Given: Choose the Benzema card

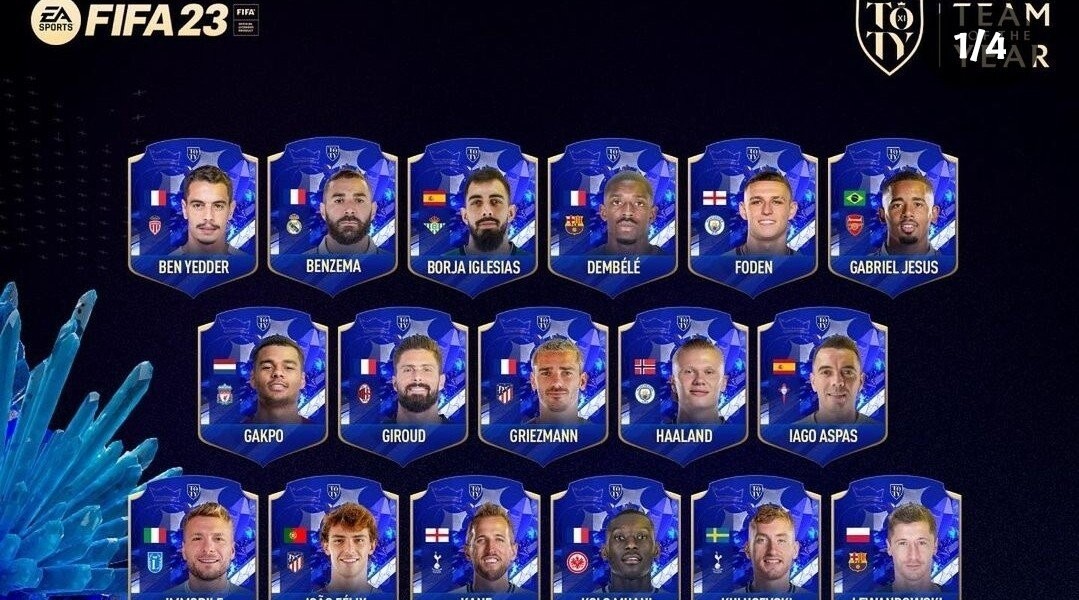Looking at the screenshot, I should click(333, 216).
